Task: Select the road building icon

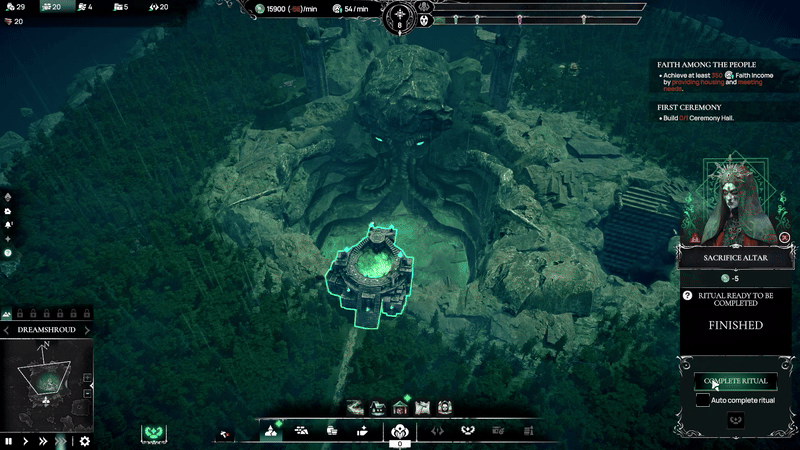Action: (x=354, y=407)
